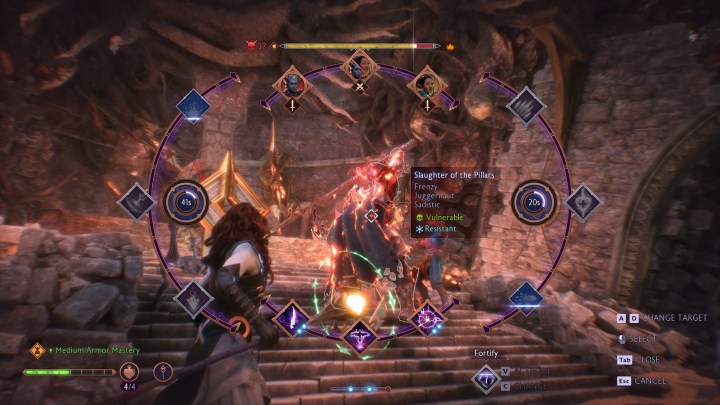The image size is (720, 405).
Task: Select the staff icon beside the potion
Action: [164, 372]
